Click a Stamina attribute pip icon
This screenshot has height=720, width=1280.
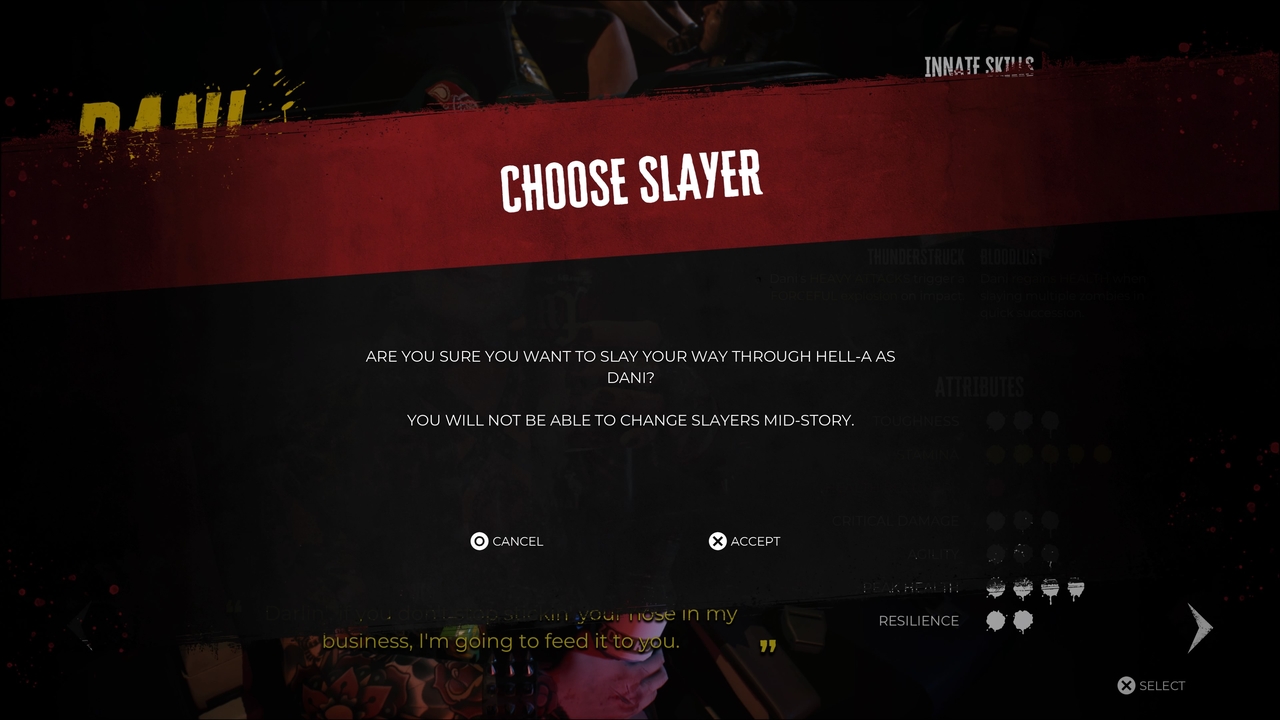995,453
